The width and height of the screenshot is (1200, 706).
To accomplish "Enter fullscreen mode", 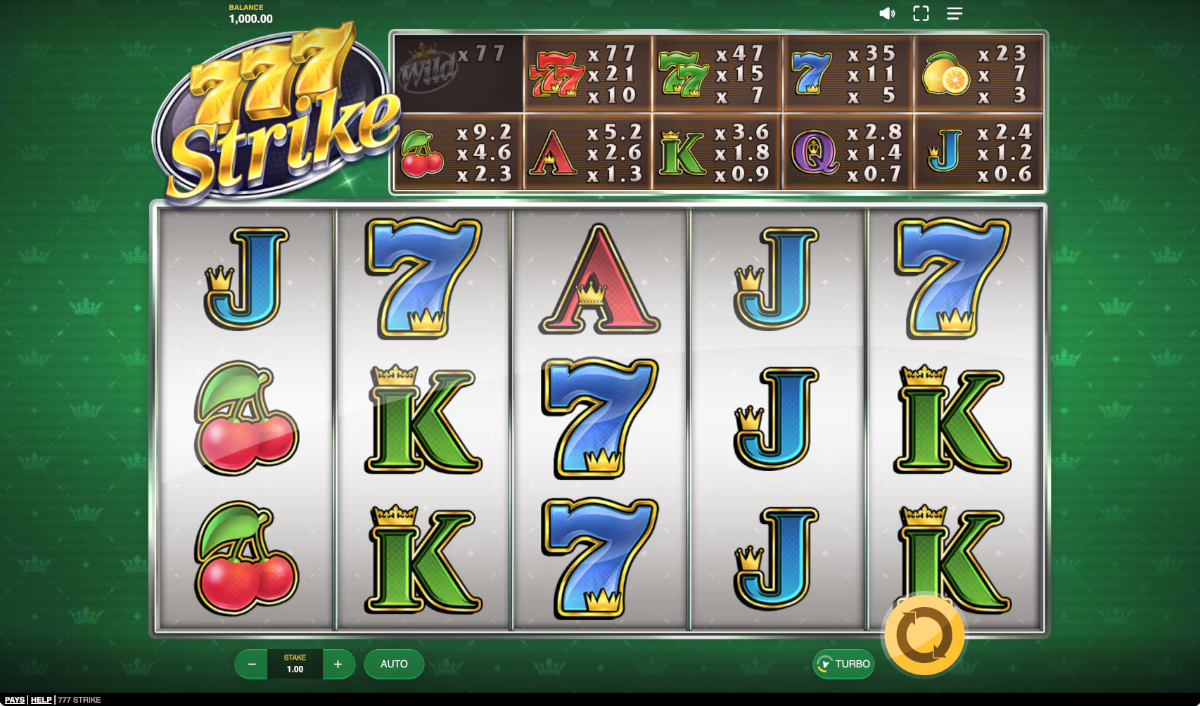I will (x=921, y=14).
